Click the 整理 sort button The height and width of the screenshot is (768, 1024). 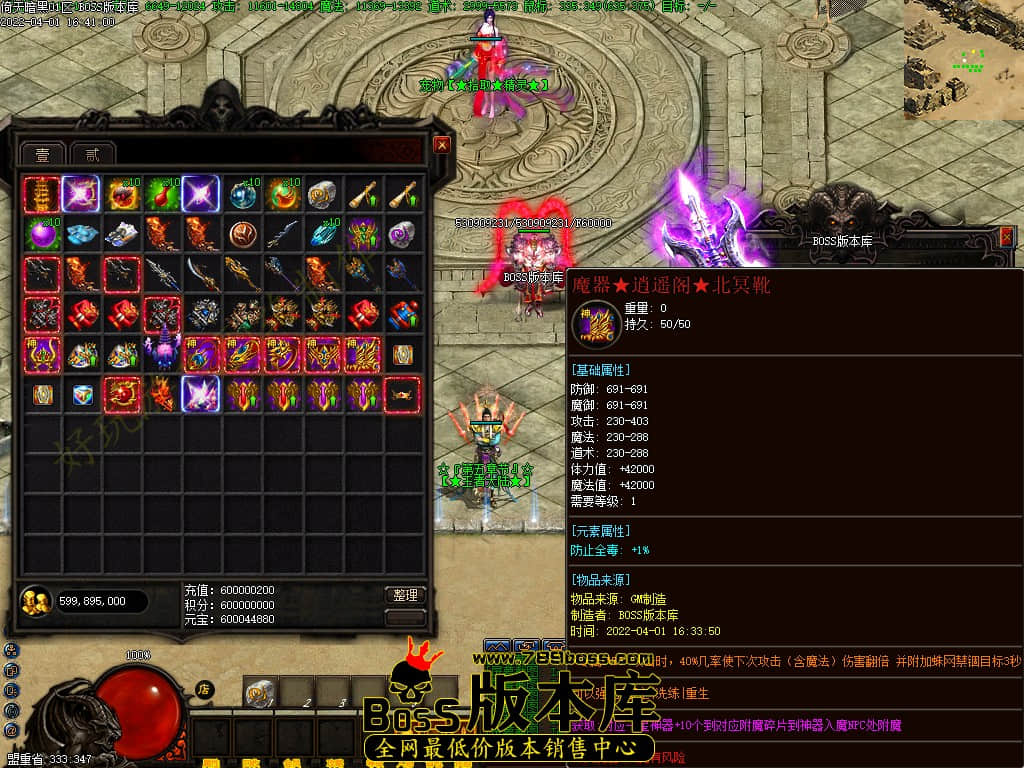click(x=405, y=595)
